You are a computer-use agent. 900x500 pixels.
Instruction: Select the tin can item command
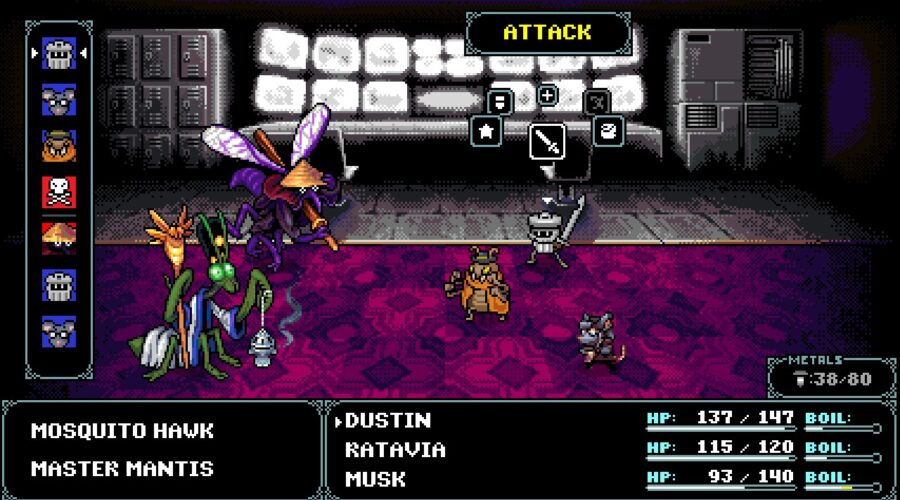[x=608, y=131]
